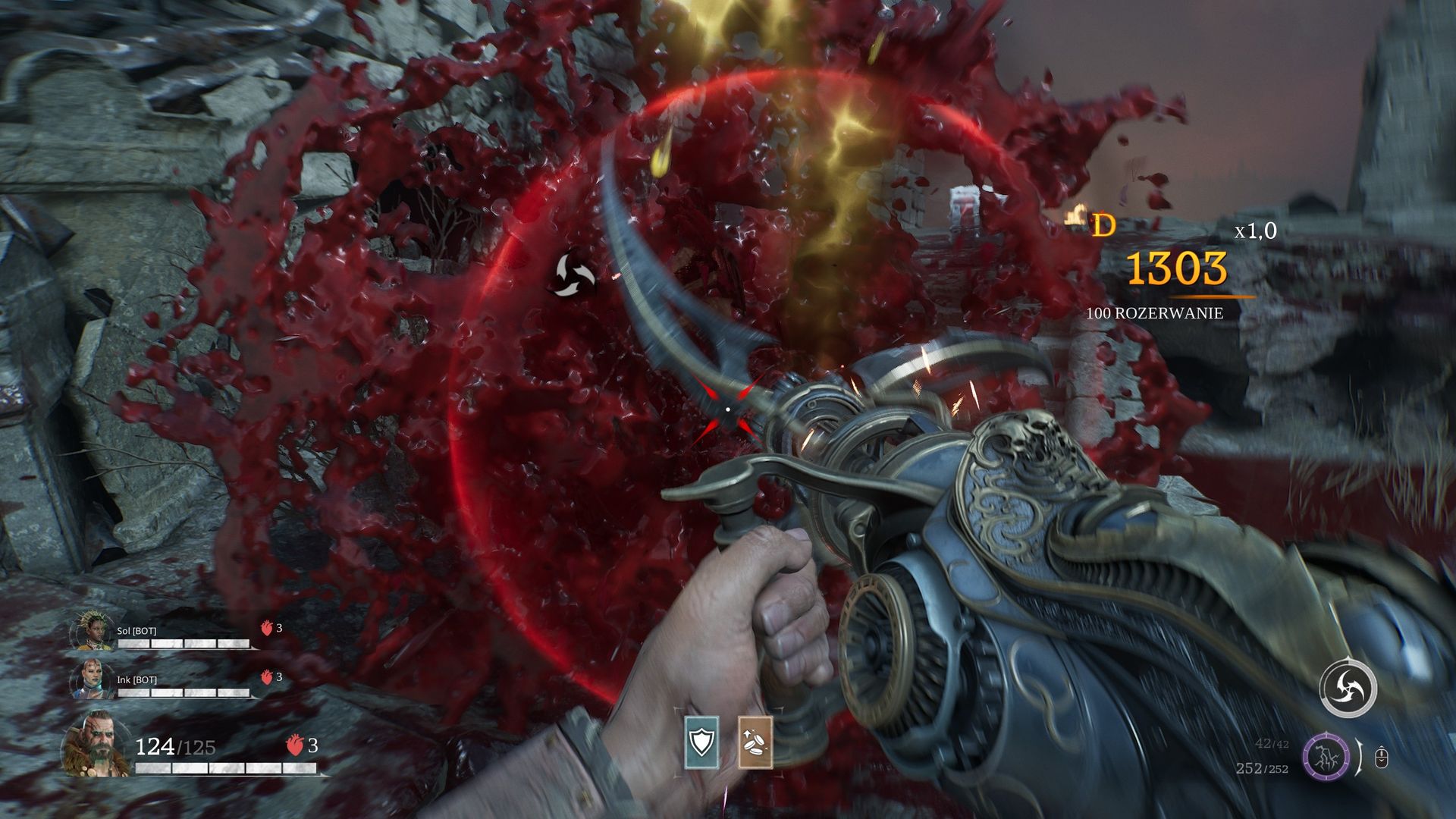Select the brown coins card
The width and height of the screenshot is (1456, 819).
click(755, 742)
